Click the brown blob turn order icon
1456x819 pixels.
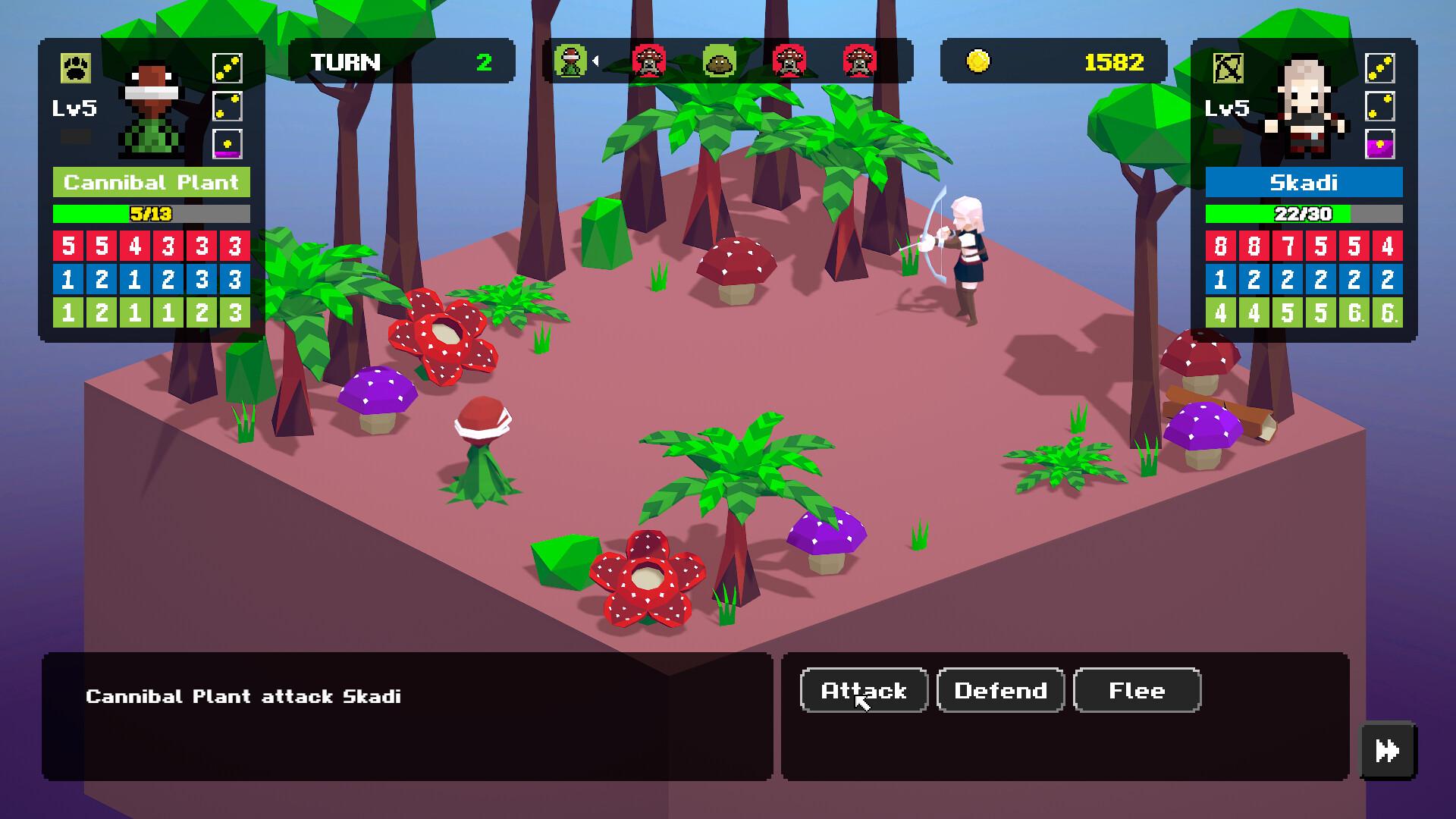[718, 61]
